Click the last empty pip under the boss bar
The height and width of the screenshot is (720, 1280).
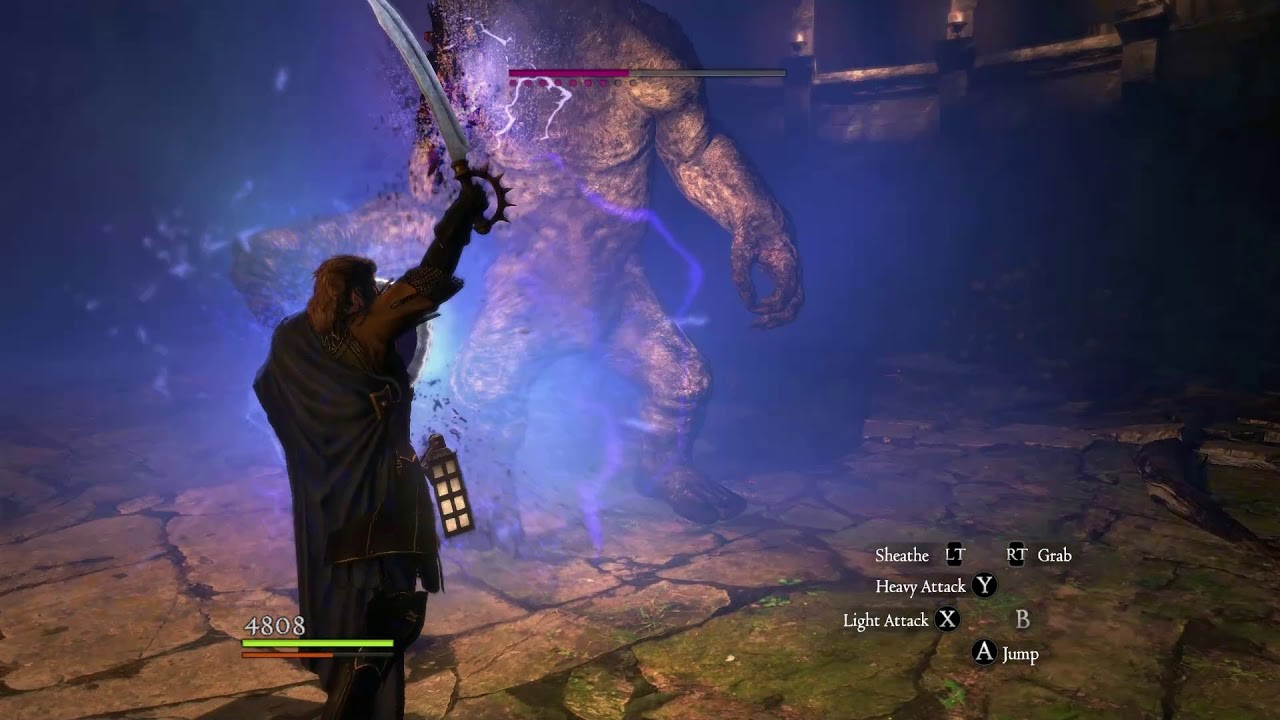tap(634, 82)
